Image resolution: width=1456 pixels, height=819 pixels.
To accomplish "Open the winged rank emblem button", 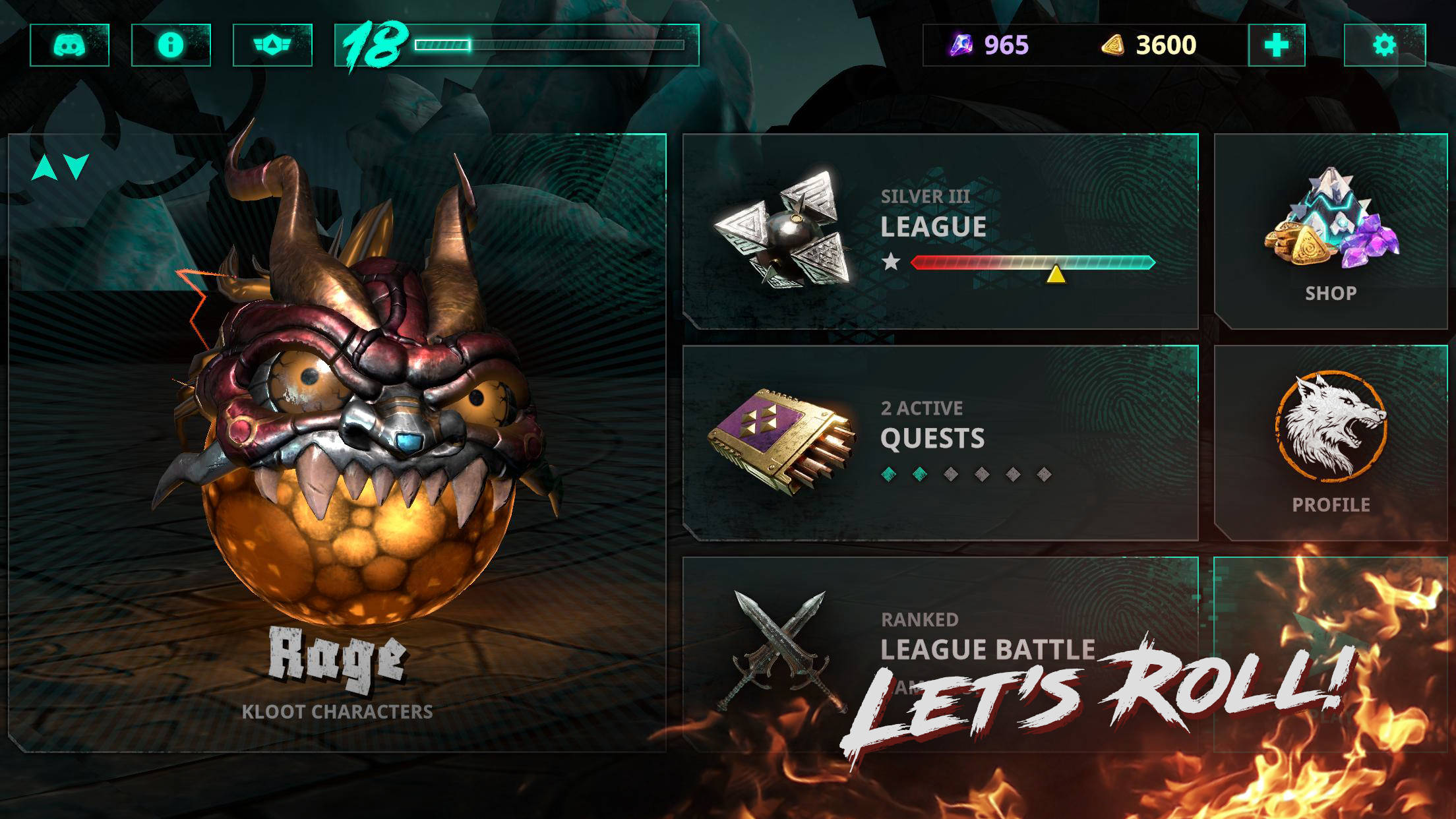I will click(x=272, y=45).
